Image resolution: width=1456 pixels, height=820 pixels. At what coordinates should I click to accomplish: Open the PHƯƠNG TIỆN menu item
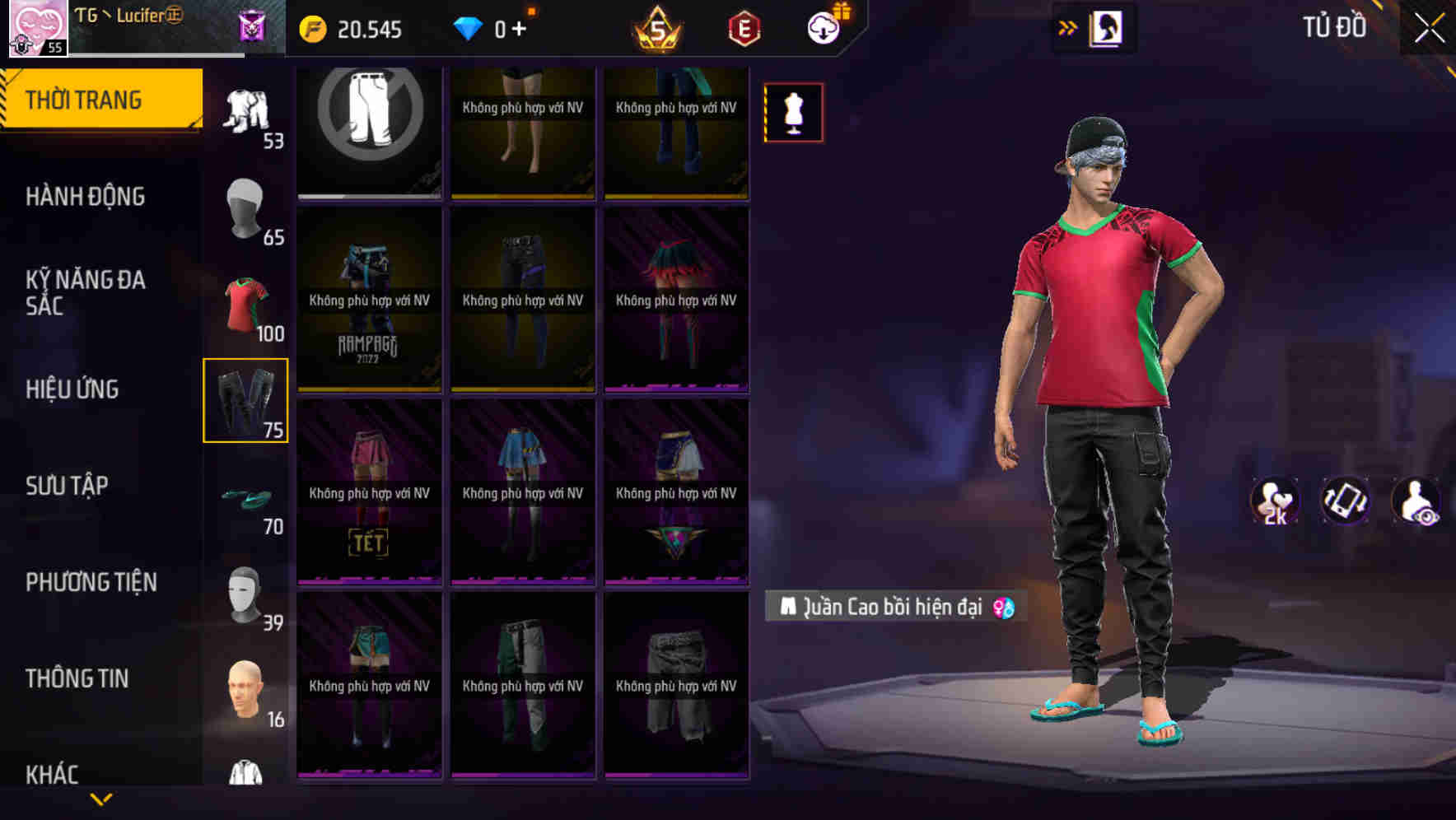tap(91, 581)
